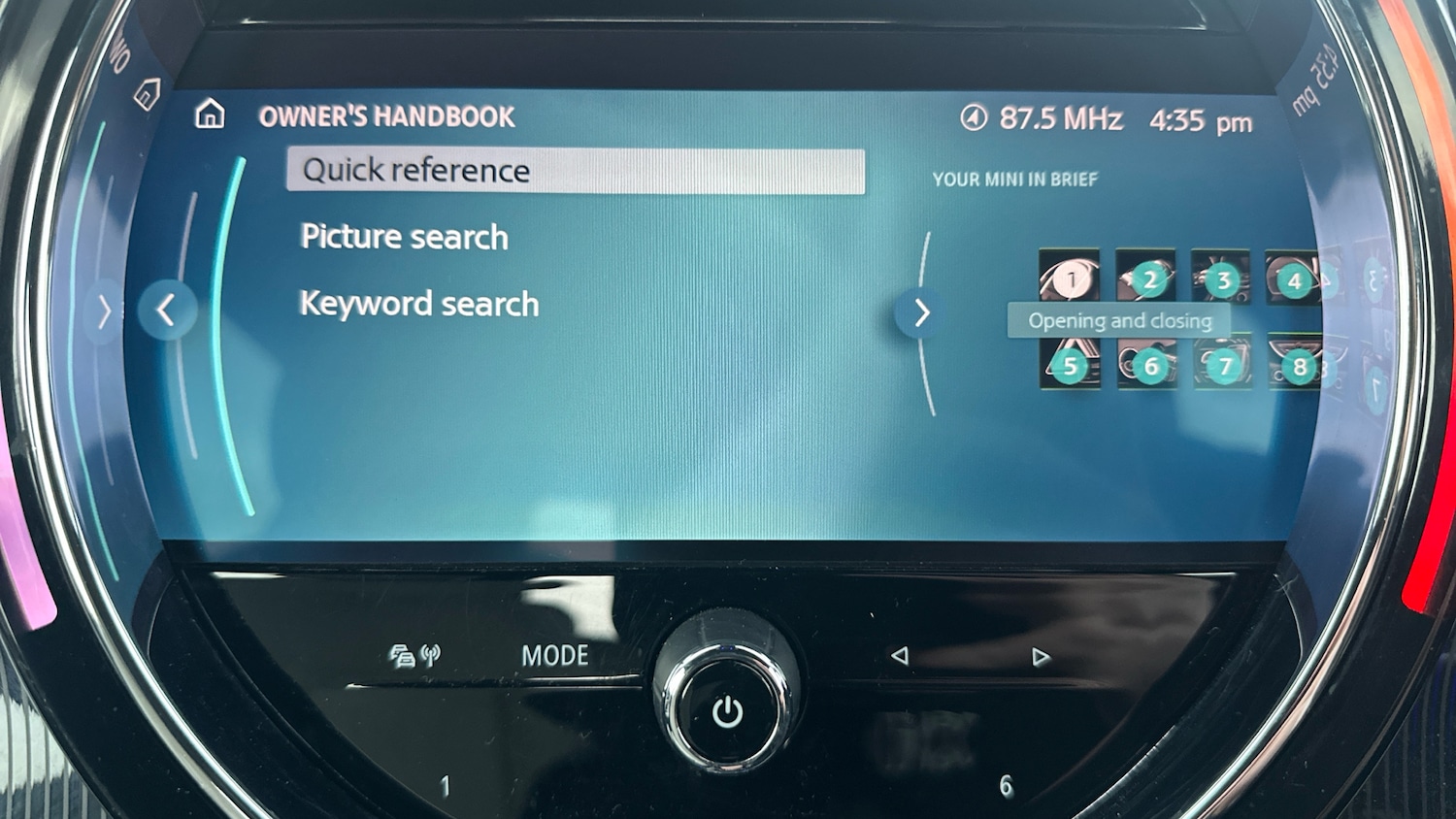Select the Picture search menu entry
Image resolution: width=1456 pixels, height=819 pixels.
click(404, 236)
